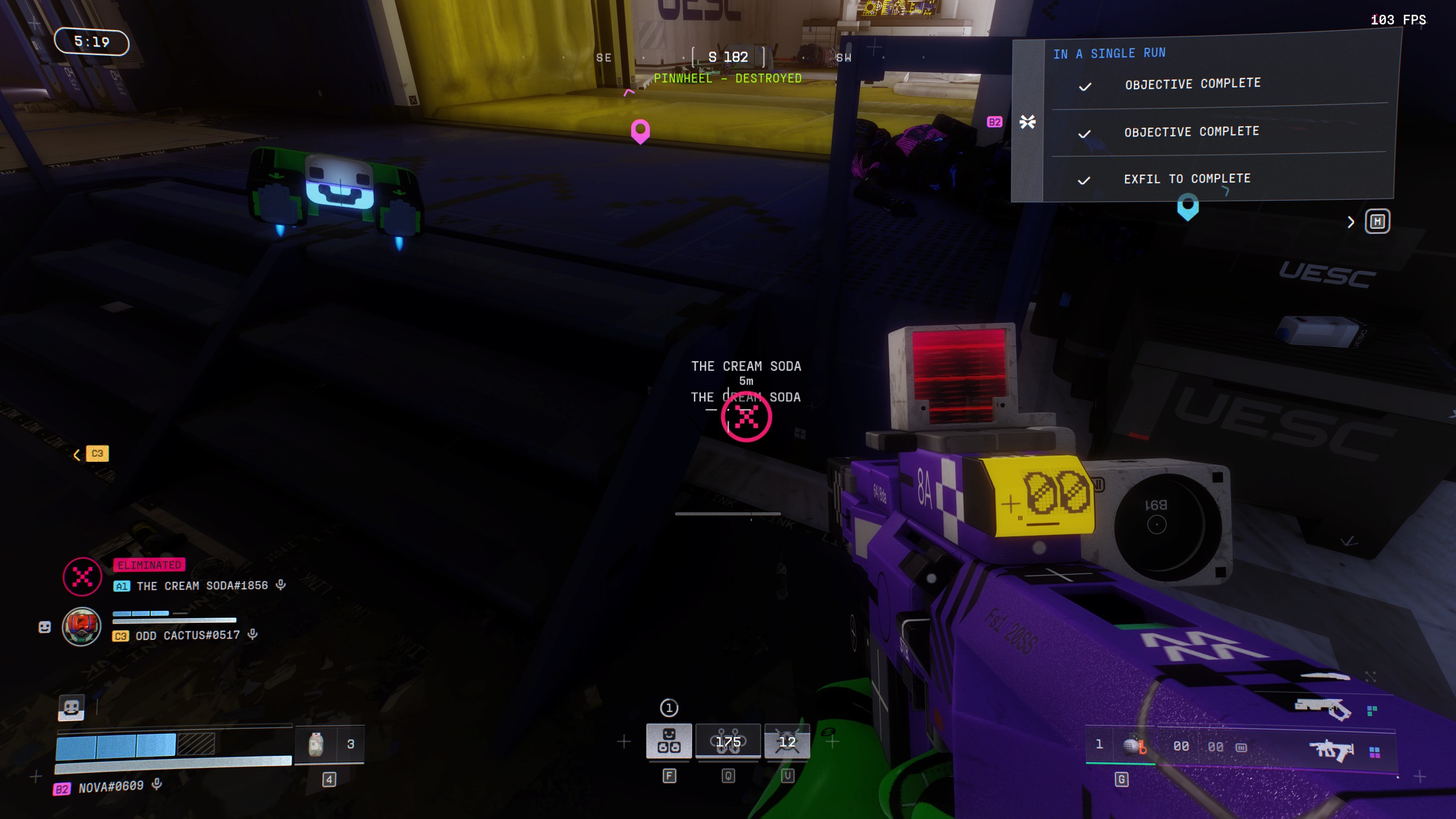Click the yellow C3 teammate direction indicator
Viewport: 1456px width, 819px height.
coord(97,453)
